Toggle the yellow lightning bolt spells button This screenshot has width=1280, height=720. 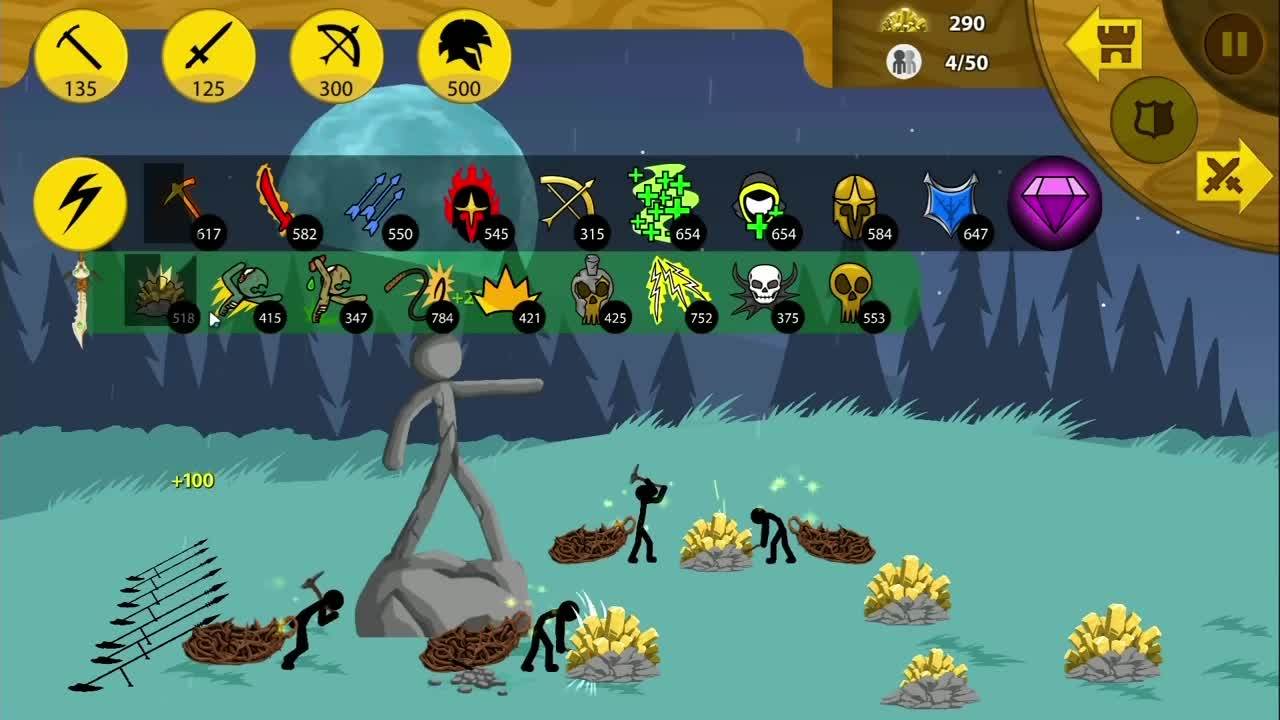click(80, 203)
